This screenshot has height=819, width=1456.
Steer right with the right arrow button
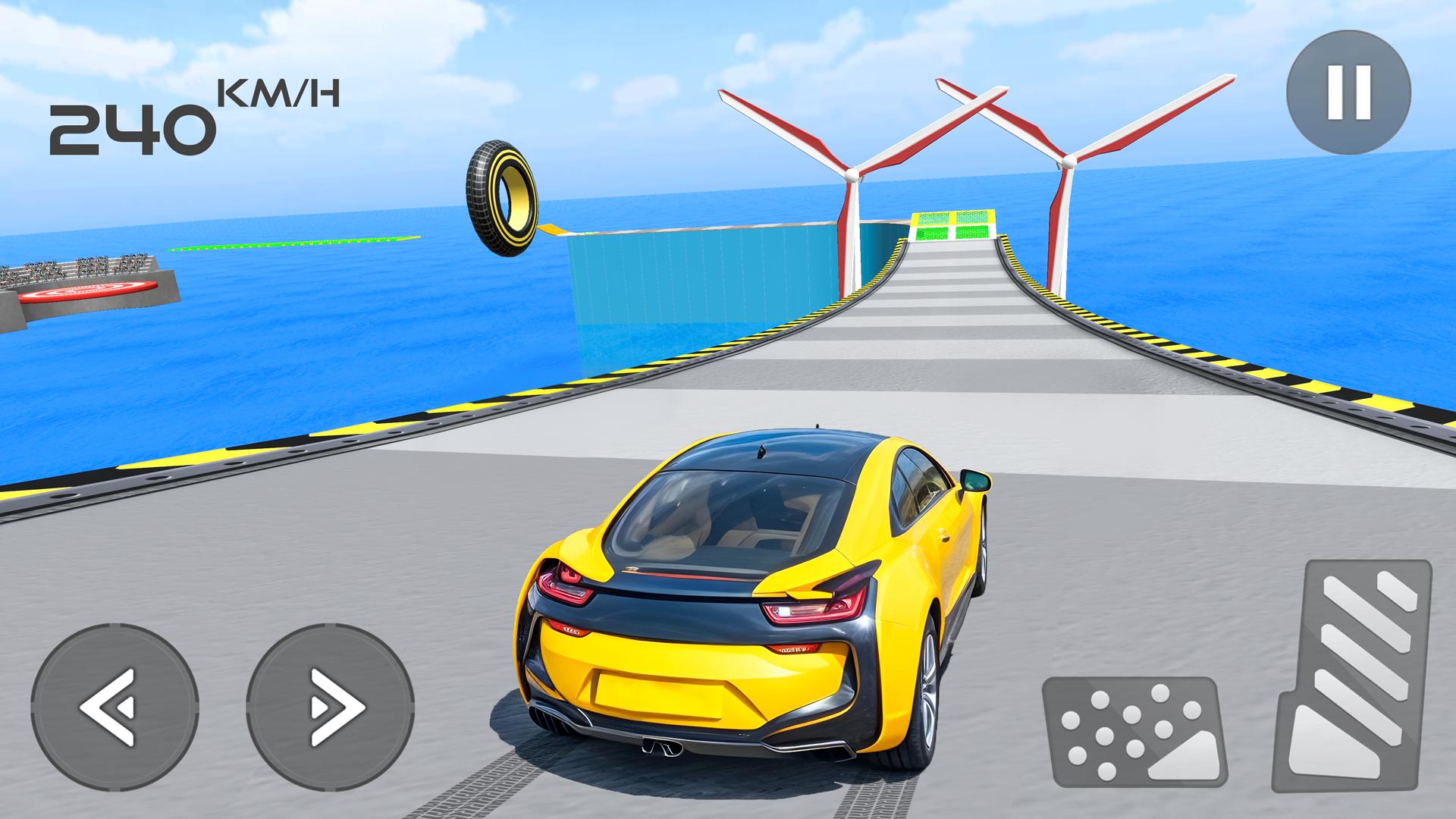point(331,706)
